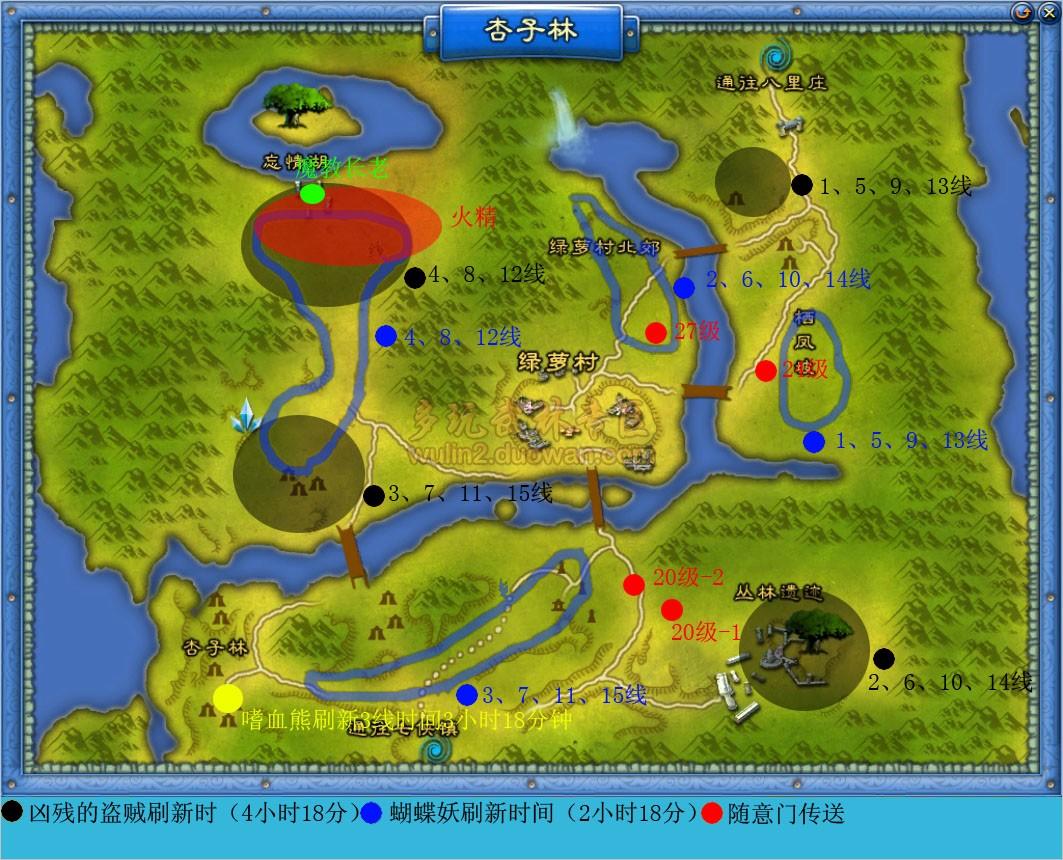Close the 杏子林 map window
This screenshot has width=1063, height=860.
(x=1047, y=12)
